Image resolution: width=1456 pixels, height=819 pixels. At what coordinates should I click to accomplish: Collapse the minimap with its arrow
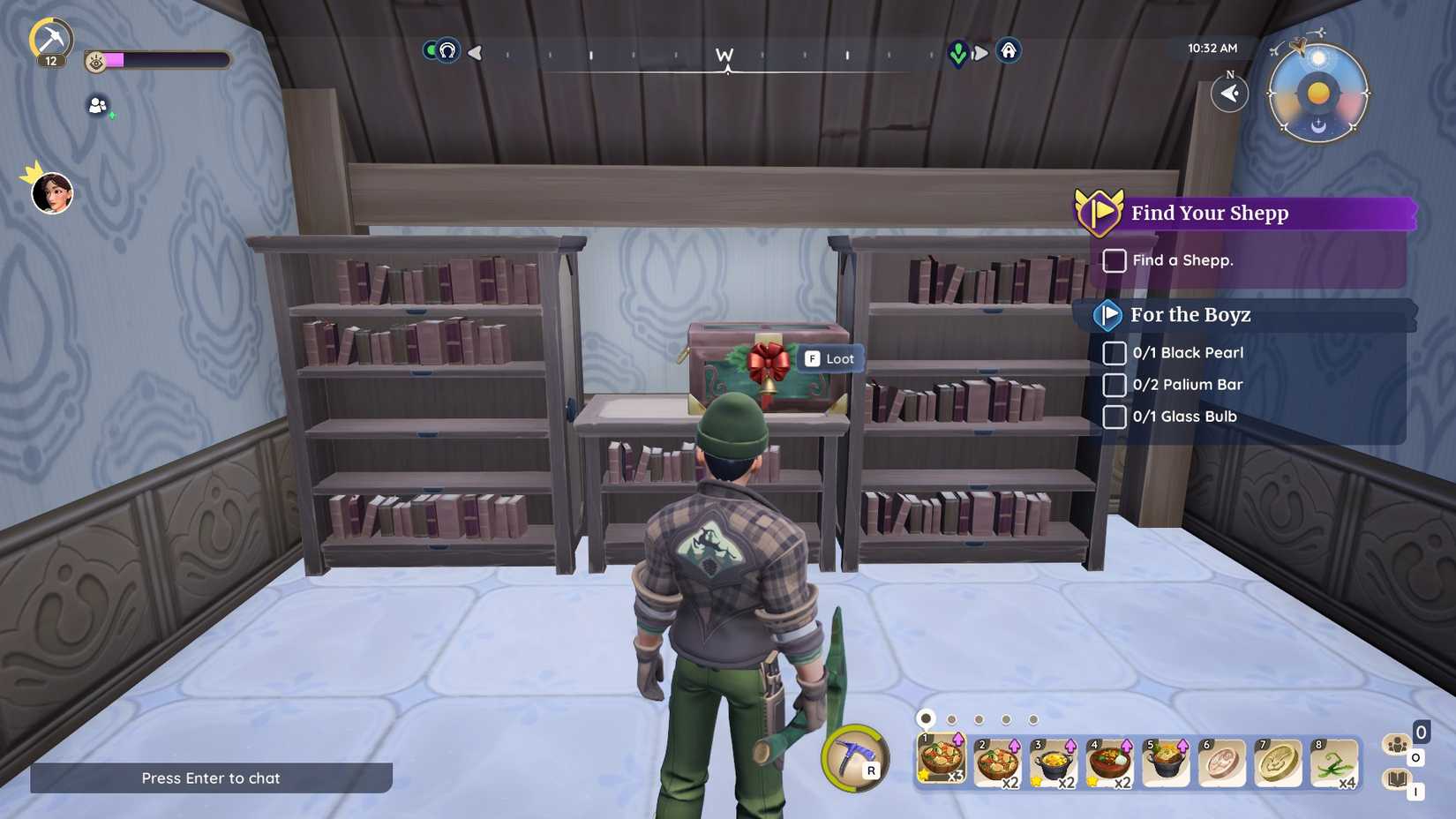(1229, 94)
